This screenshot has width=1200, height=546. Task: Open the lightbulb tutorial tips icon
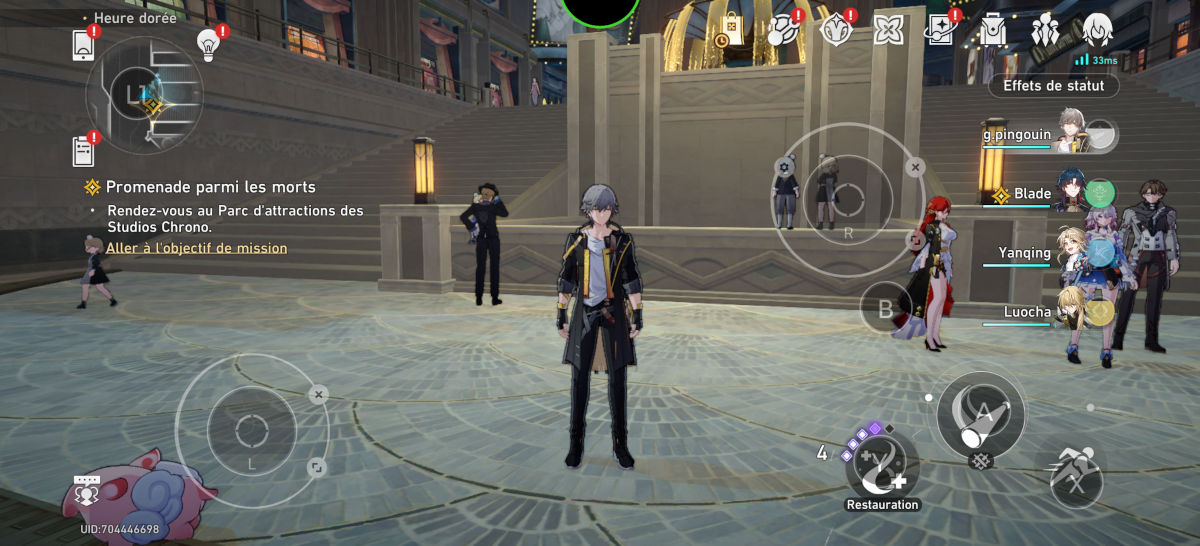click(x=208, y=43)
